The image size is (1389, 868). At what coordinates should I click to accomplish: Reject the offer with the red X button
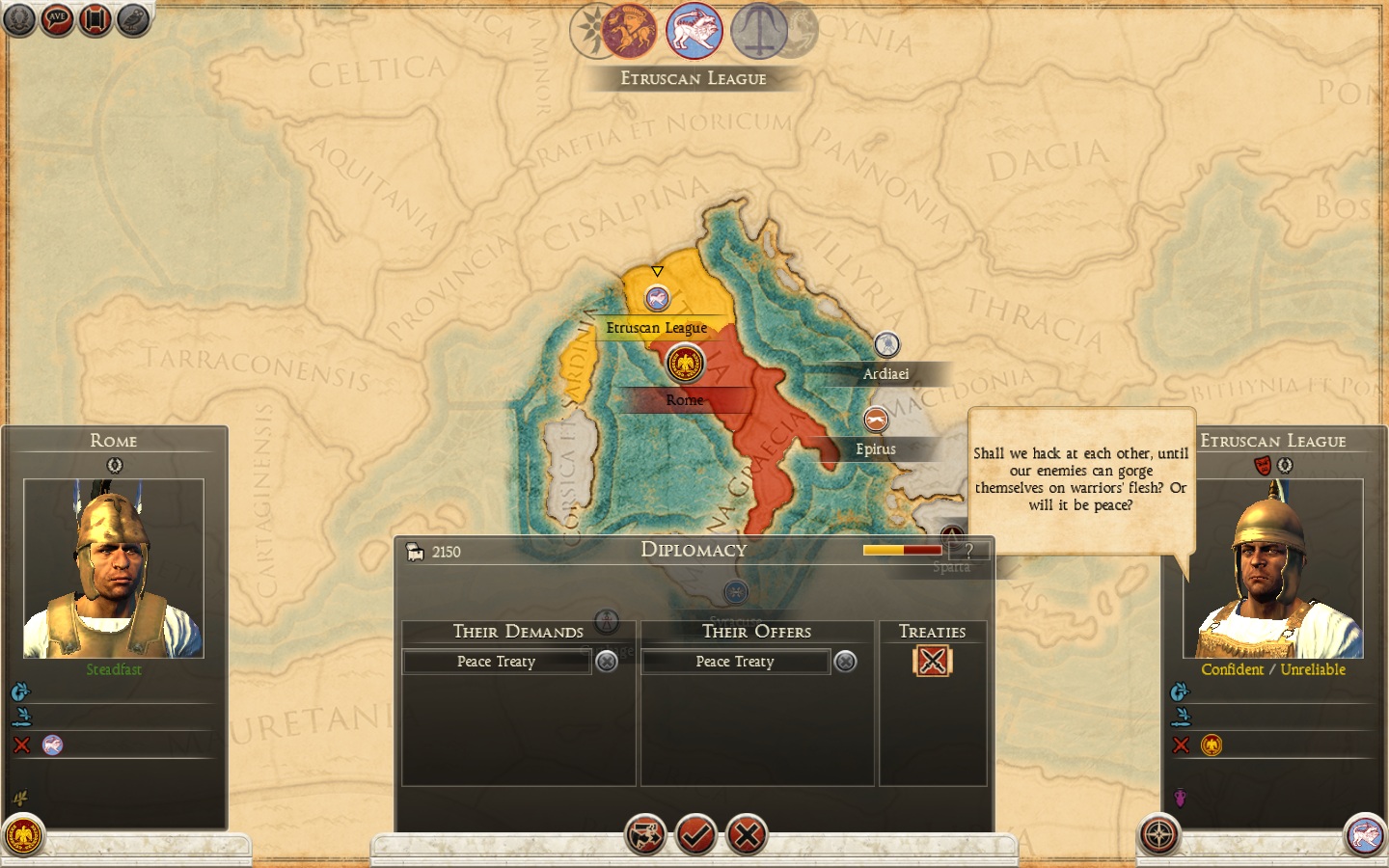click(x=747, y=835)
